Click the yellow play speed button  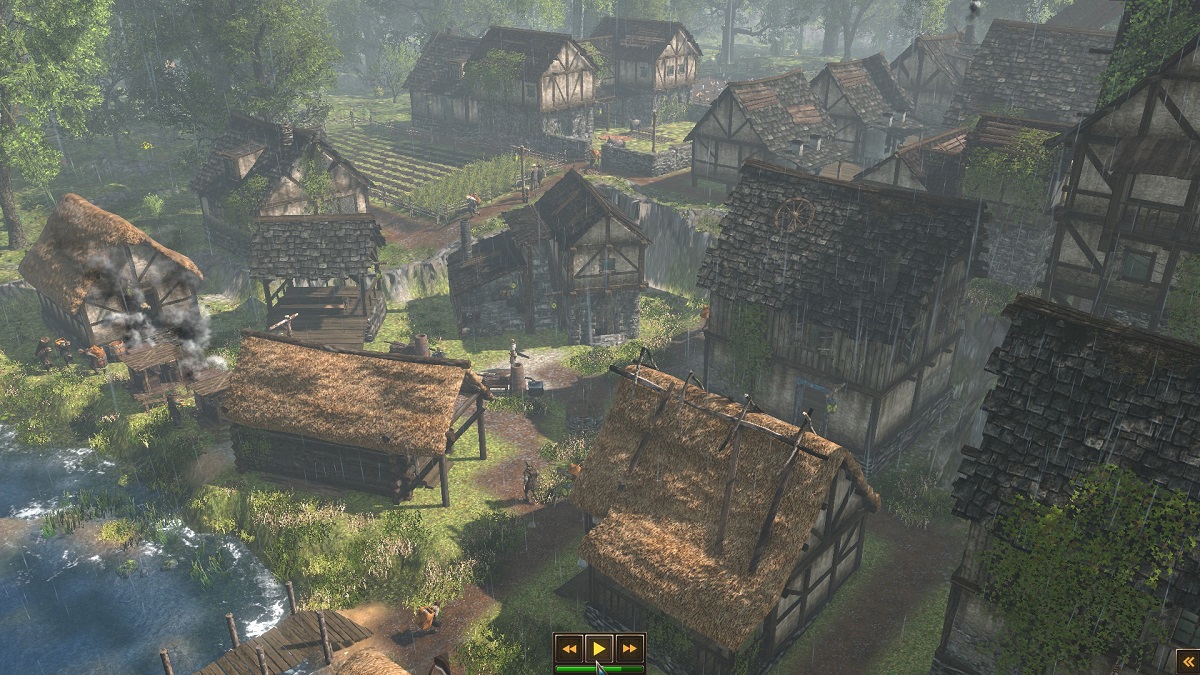pyautogui.click(x=599, y=648)
